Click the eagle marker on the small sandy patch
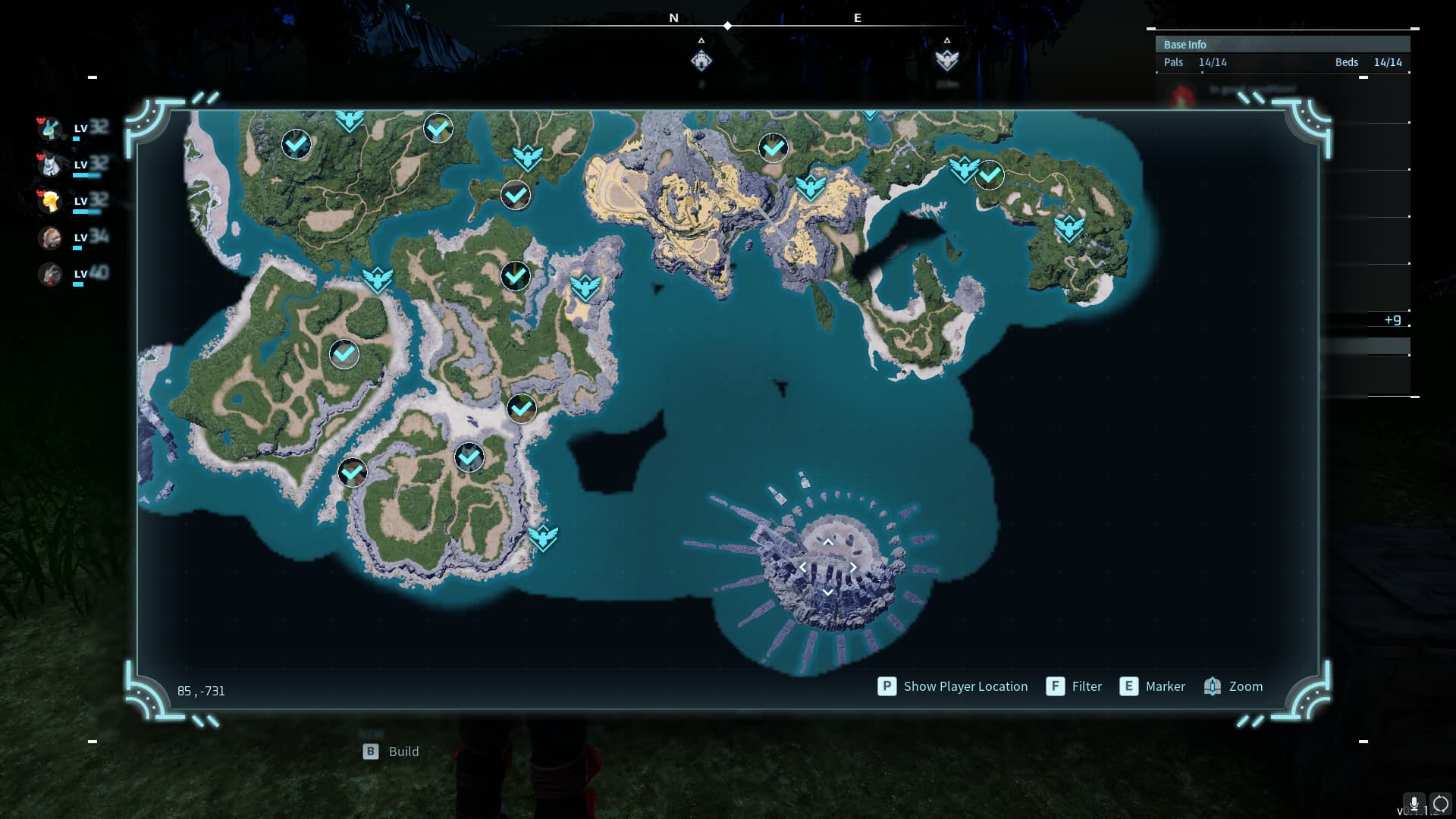 (x=585, y=287)
